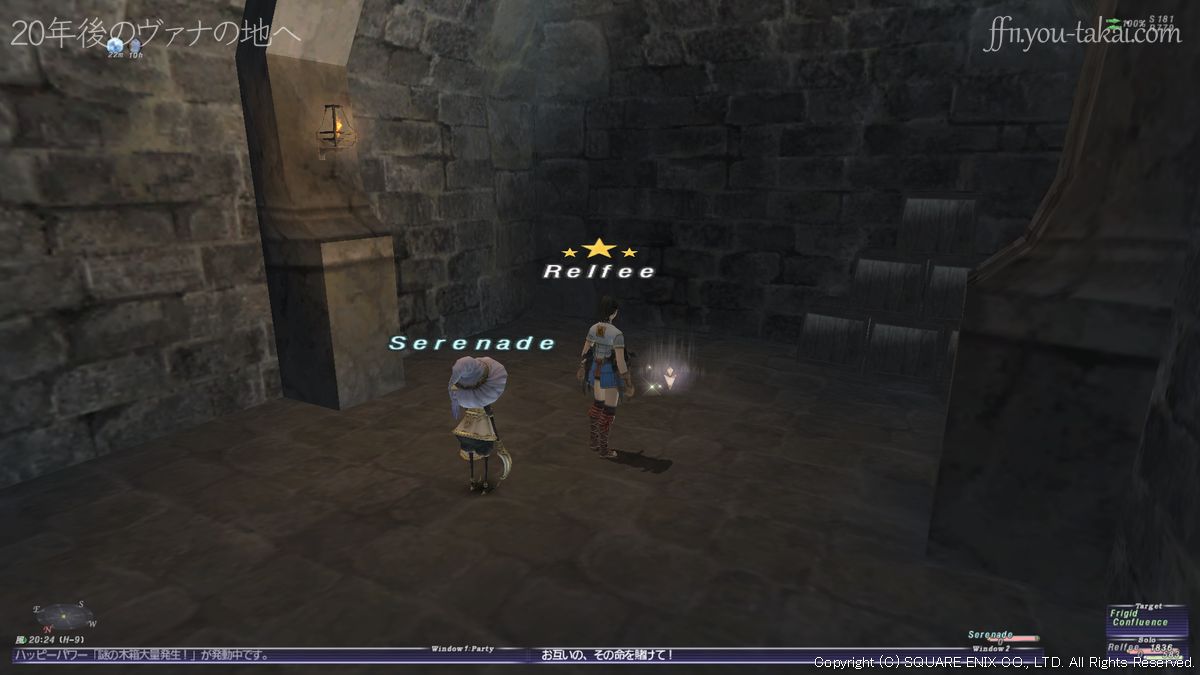Click the 10h status effect icon
The width and height of the screenshot is (1200, 675).
tap(135, 45)
